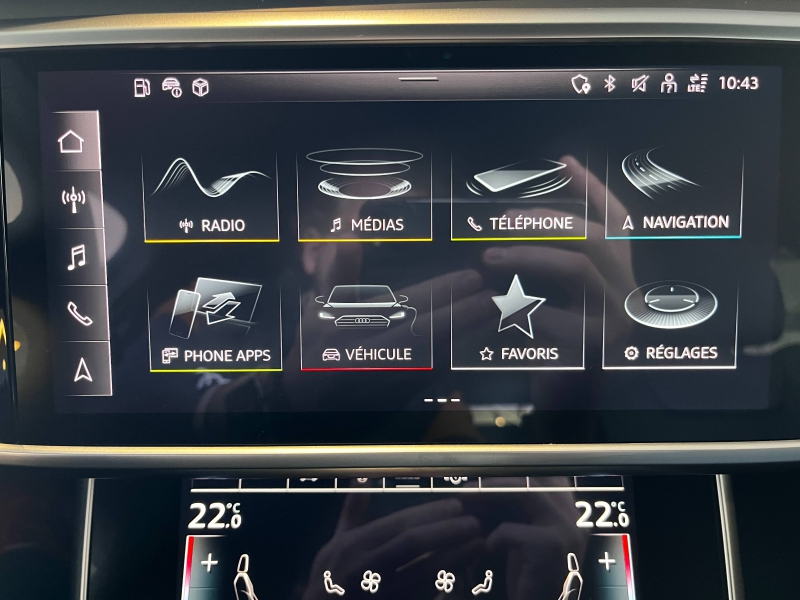Show the FAVORIS screen
The width and height of the screenshot is (800, 600).
(518, 326)
